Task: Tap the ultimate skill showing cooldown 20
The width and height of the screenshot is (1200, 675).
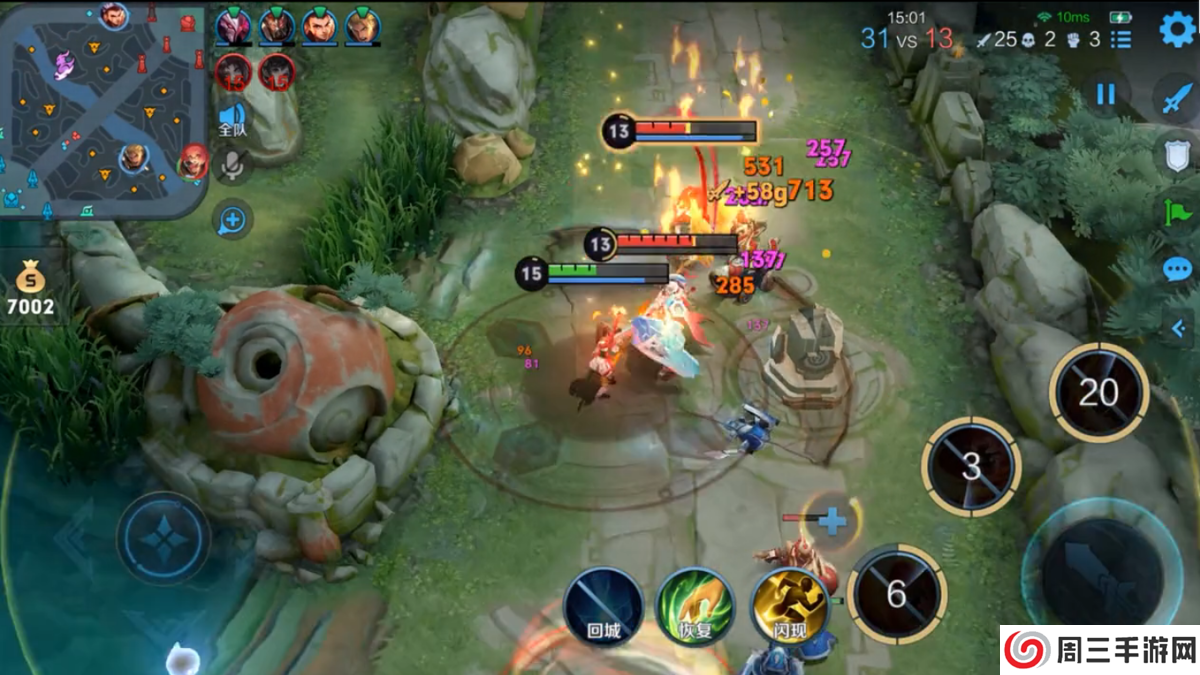Action: pyautogui.click(x=1098, y=393)
